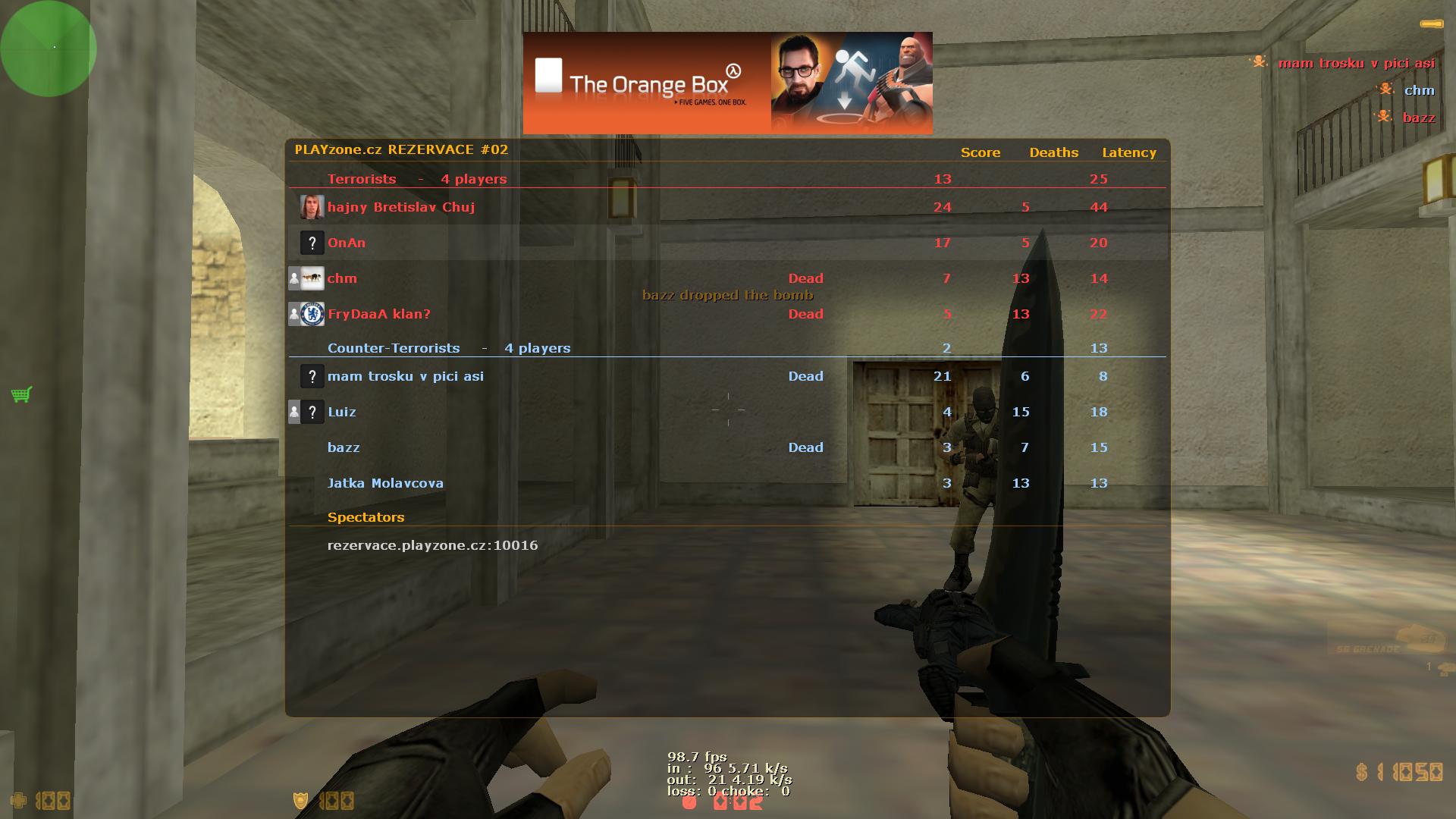Select the Jatka Molavcova player row

pyautogui.click(x=385, y=483)
